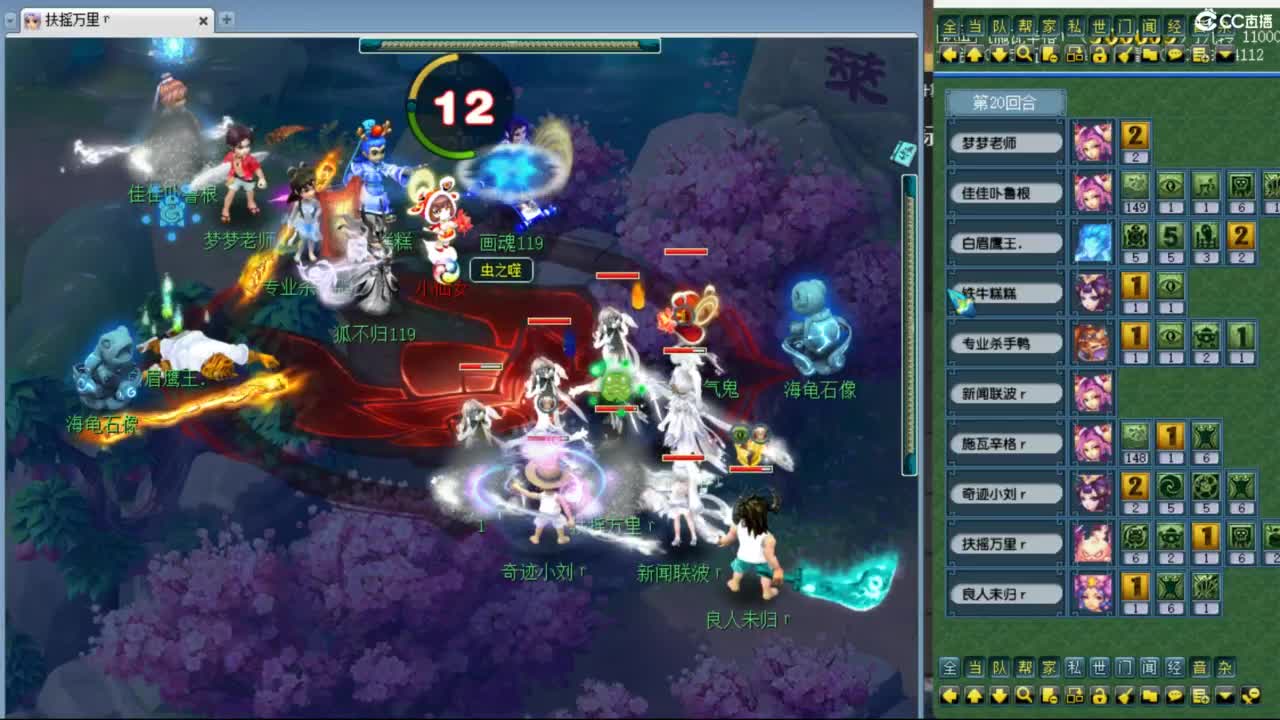Open the dropdown arrow in bottom chat toolbar
Image resolution: width=1280 pixels, height=720 pixels.
pyautogui.click(x=1224, y=694)
